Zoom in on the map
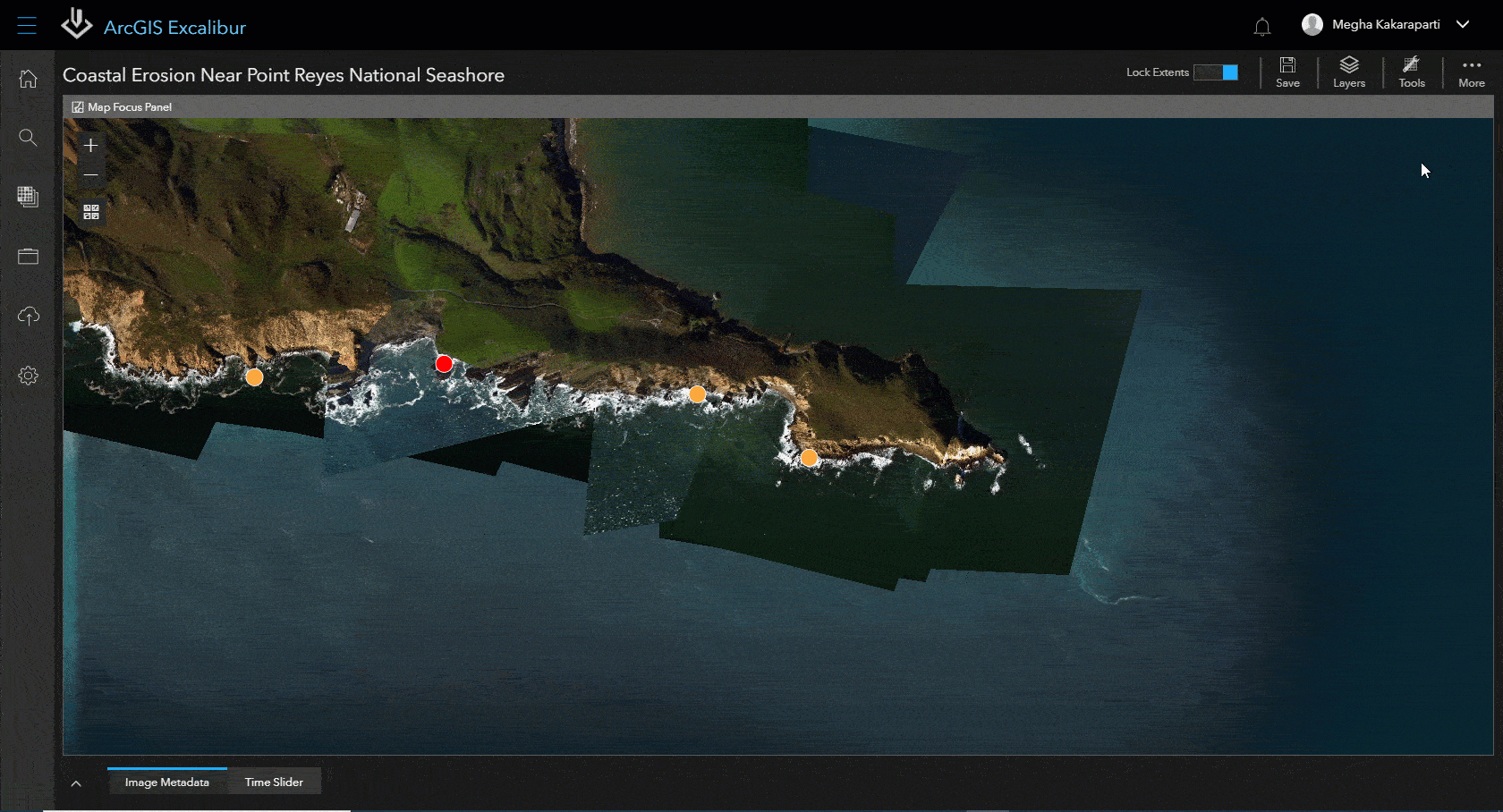The width and height of the screenshot is (1503, 812). 90,145
